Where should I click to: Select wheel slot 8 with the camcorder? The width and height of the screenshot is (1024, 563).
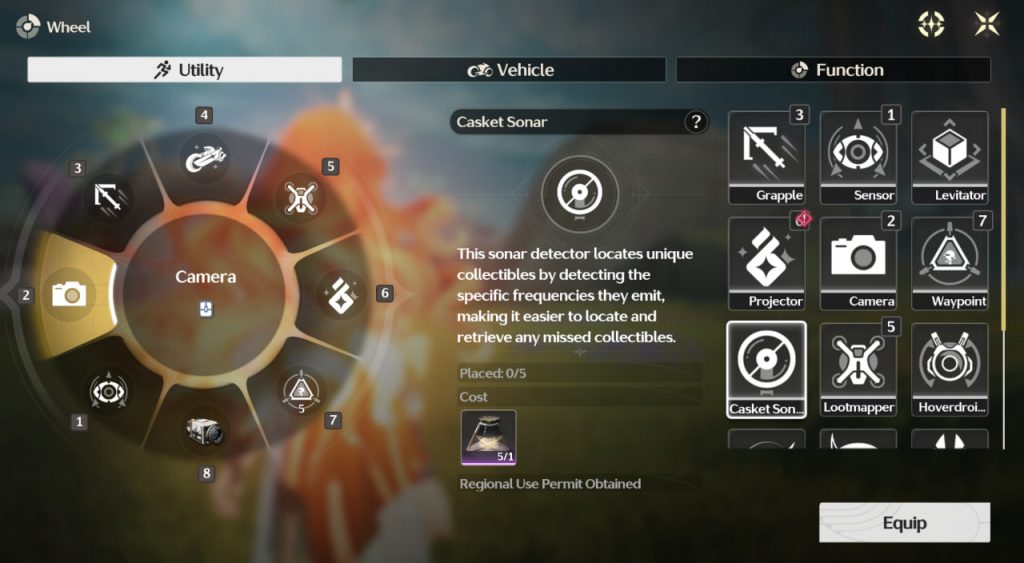point(204,432)
